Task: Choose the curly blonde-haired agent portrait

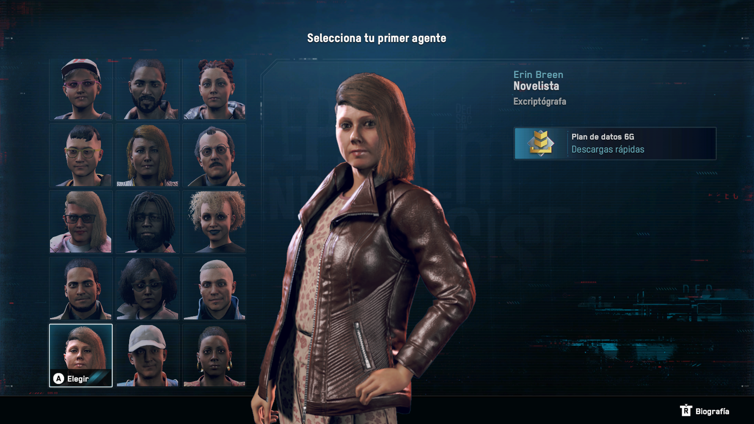Action: click(214, 221)
